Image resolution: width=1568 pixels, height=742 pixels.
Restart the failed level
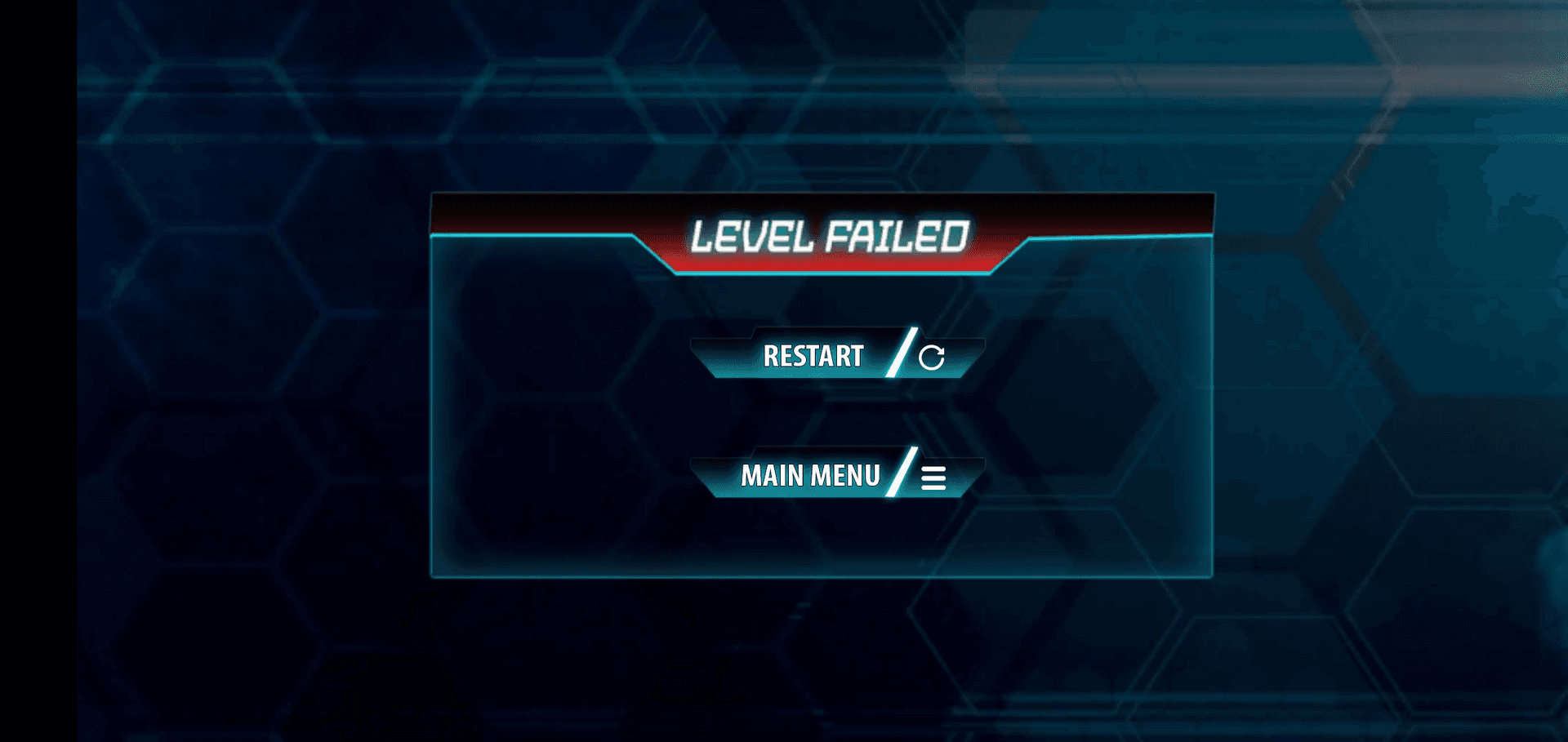(x=836, y=356)
